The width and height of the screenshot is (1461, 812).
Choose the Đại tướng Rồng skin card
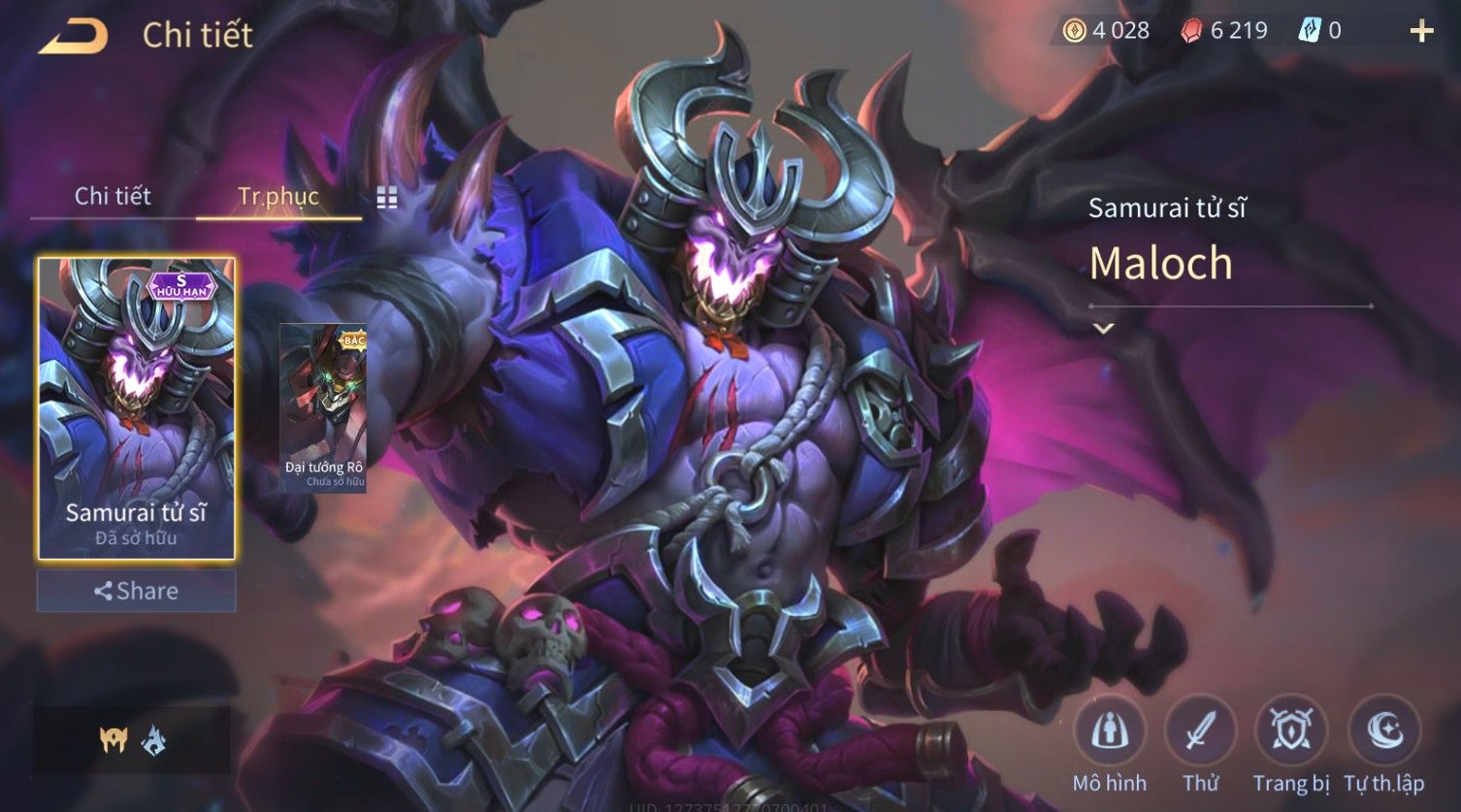[x=324, y=407]
